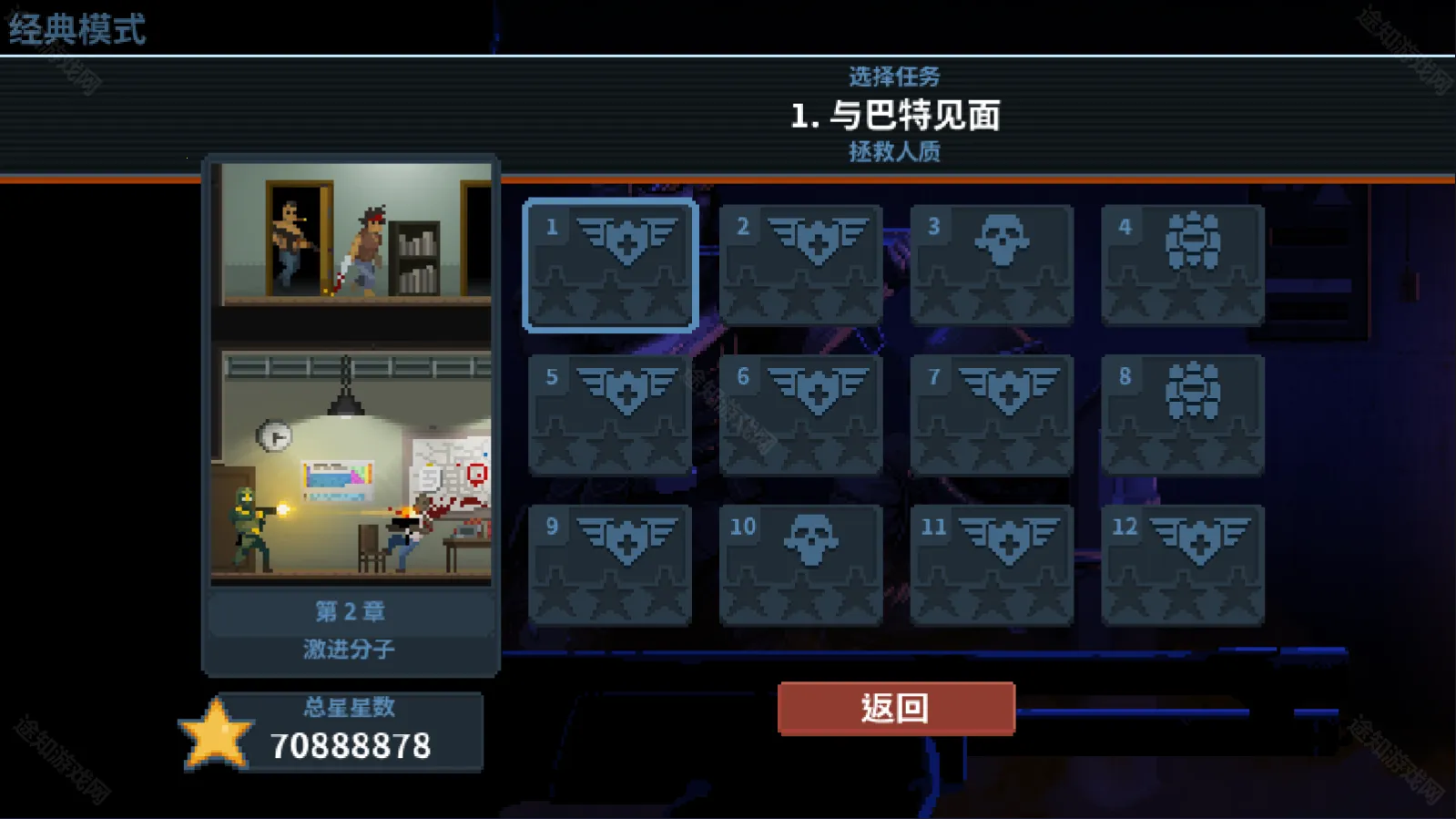Click the 第 2 章 chapter label
Viewport: 1456px width, 819px height.
[x=351, y=613]
